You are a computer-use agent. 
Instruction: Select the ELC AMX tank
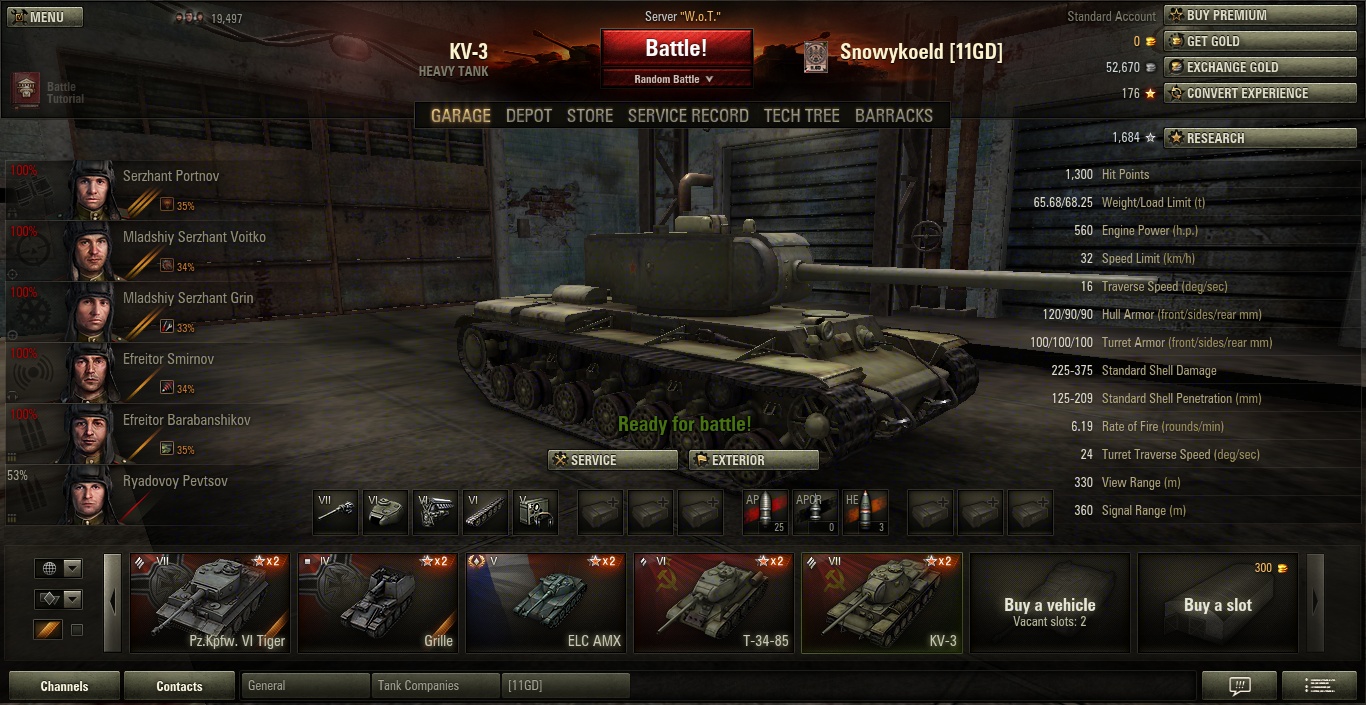(x=546, y=602)
